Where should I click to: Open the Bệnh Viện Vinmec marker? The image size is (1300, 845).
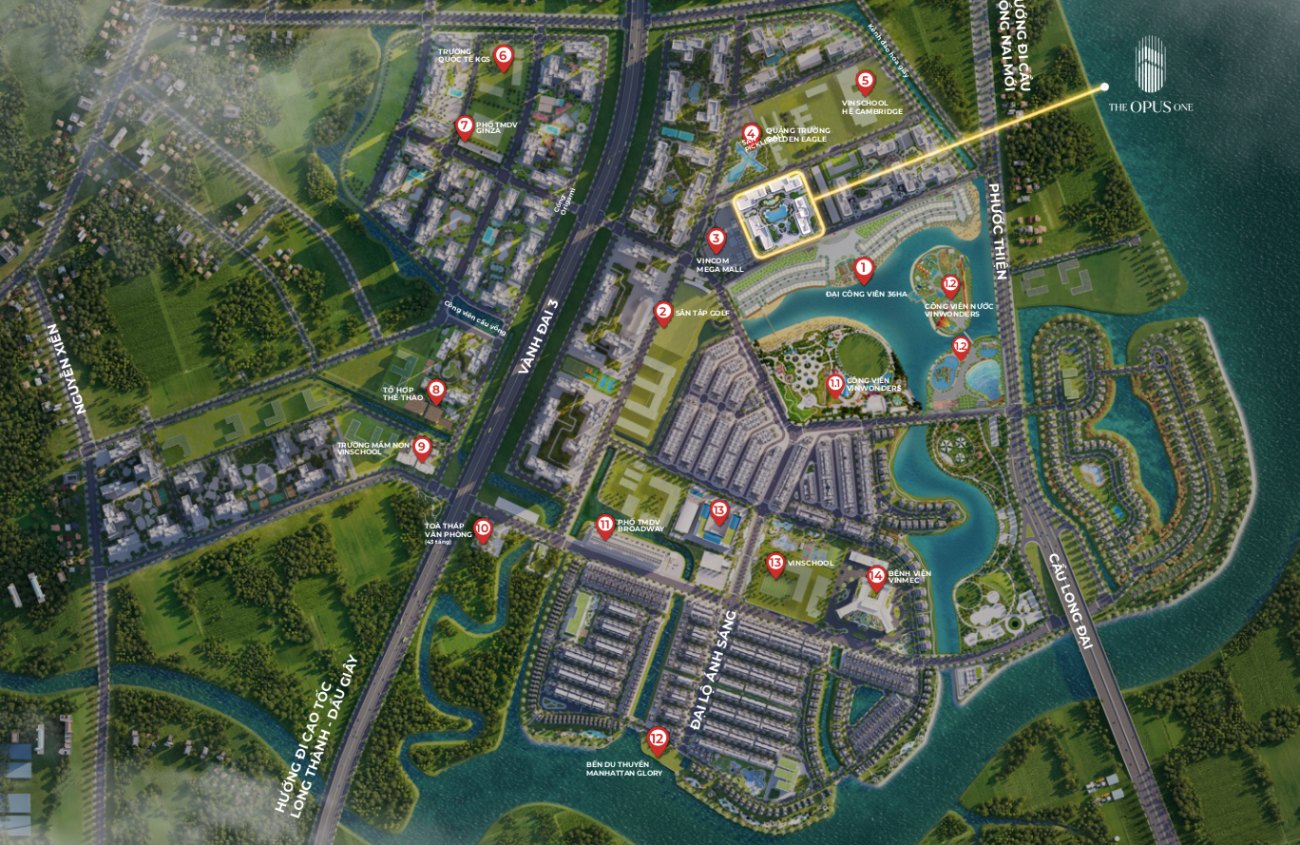[876, 576]
